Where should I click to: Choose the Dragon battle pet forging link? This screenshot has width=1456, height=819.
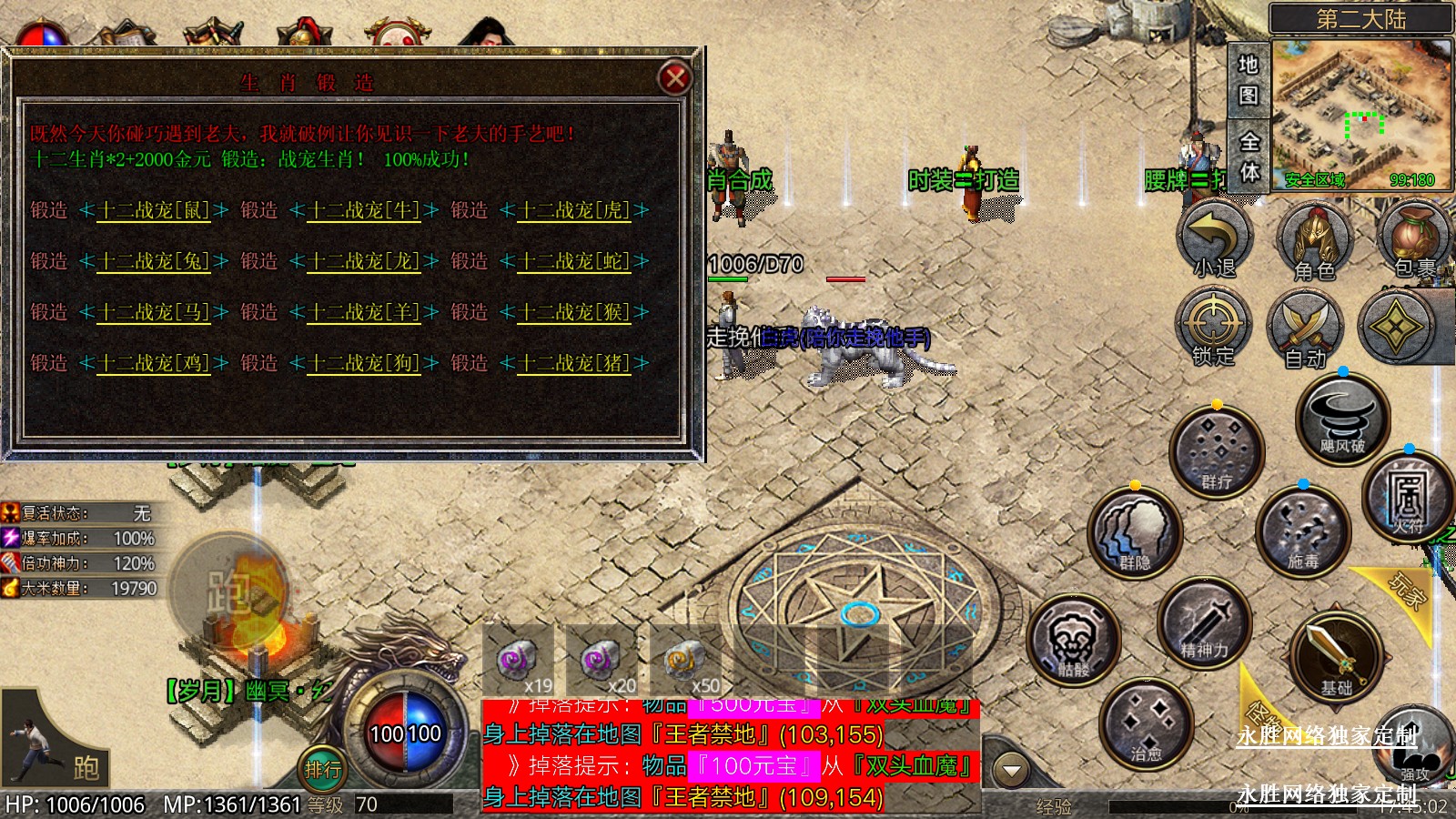coord(364,261)
